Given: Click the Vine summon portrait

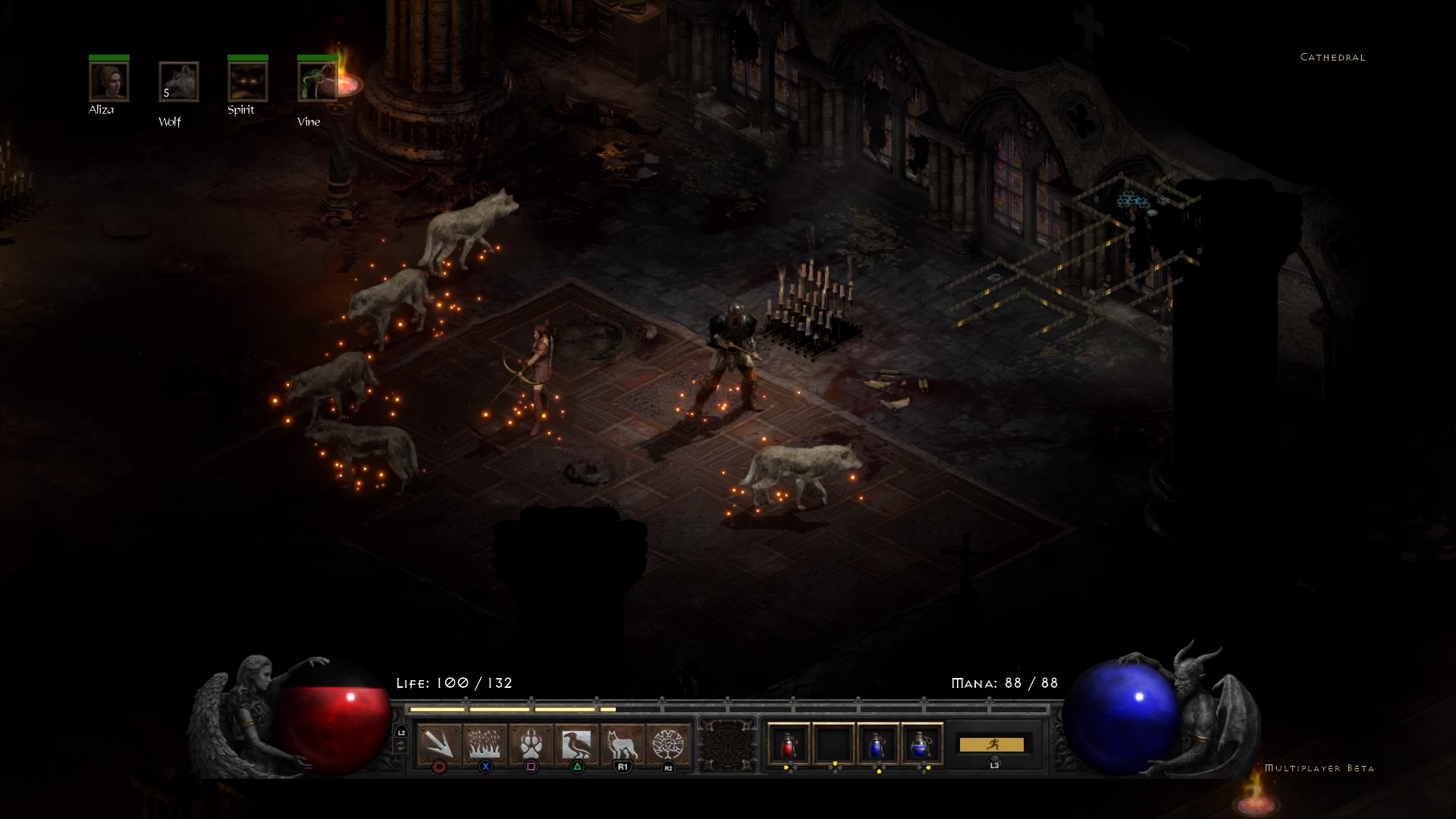Looking at the screenshot, I should [x=317, y=81].
